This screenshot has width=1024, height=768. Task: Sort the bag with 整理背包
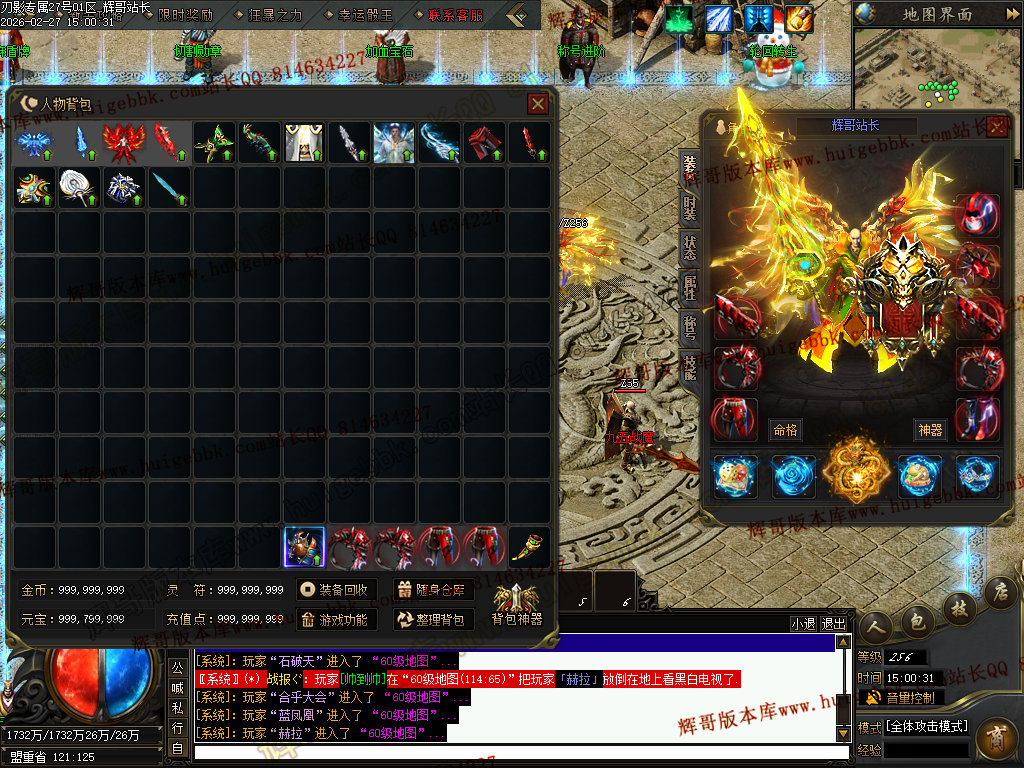[433, 620]
